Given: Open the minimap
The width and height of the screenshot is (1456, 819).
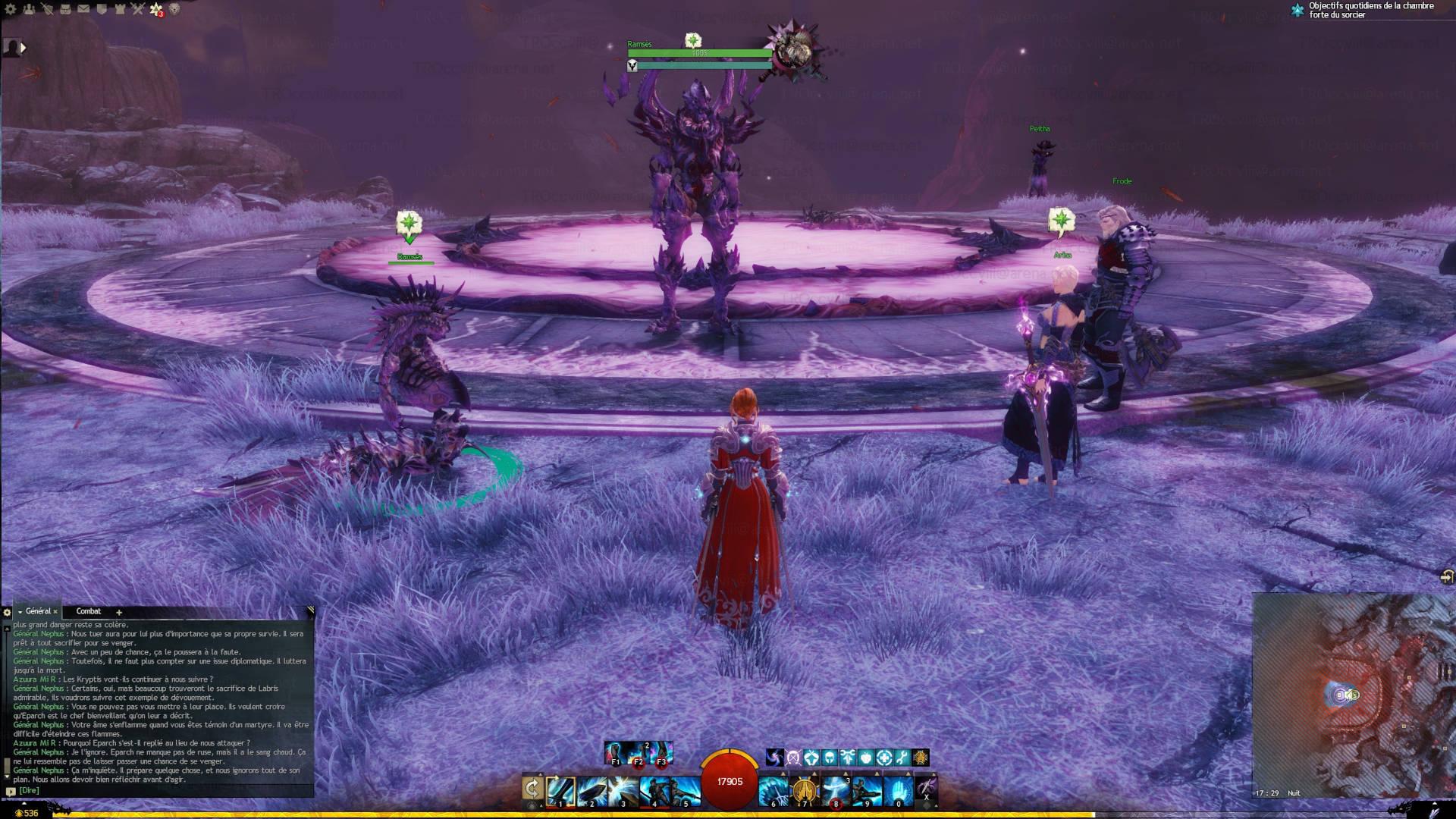Looking at the screenshot, I should (x=1353, y=694).
